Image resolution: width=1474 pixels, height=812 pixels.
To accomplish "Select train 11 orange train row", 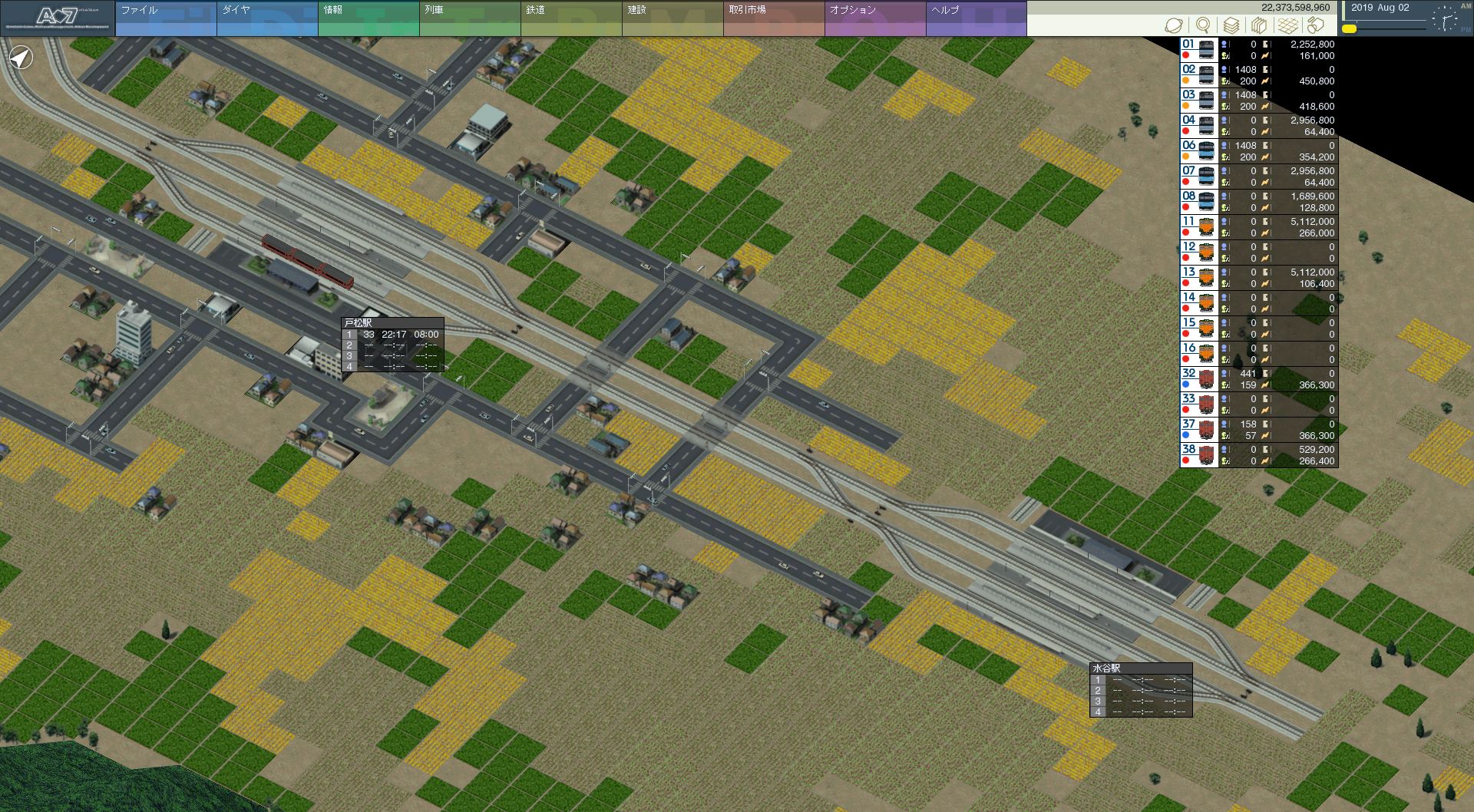I will (x=1259, y=227).
